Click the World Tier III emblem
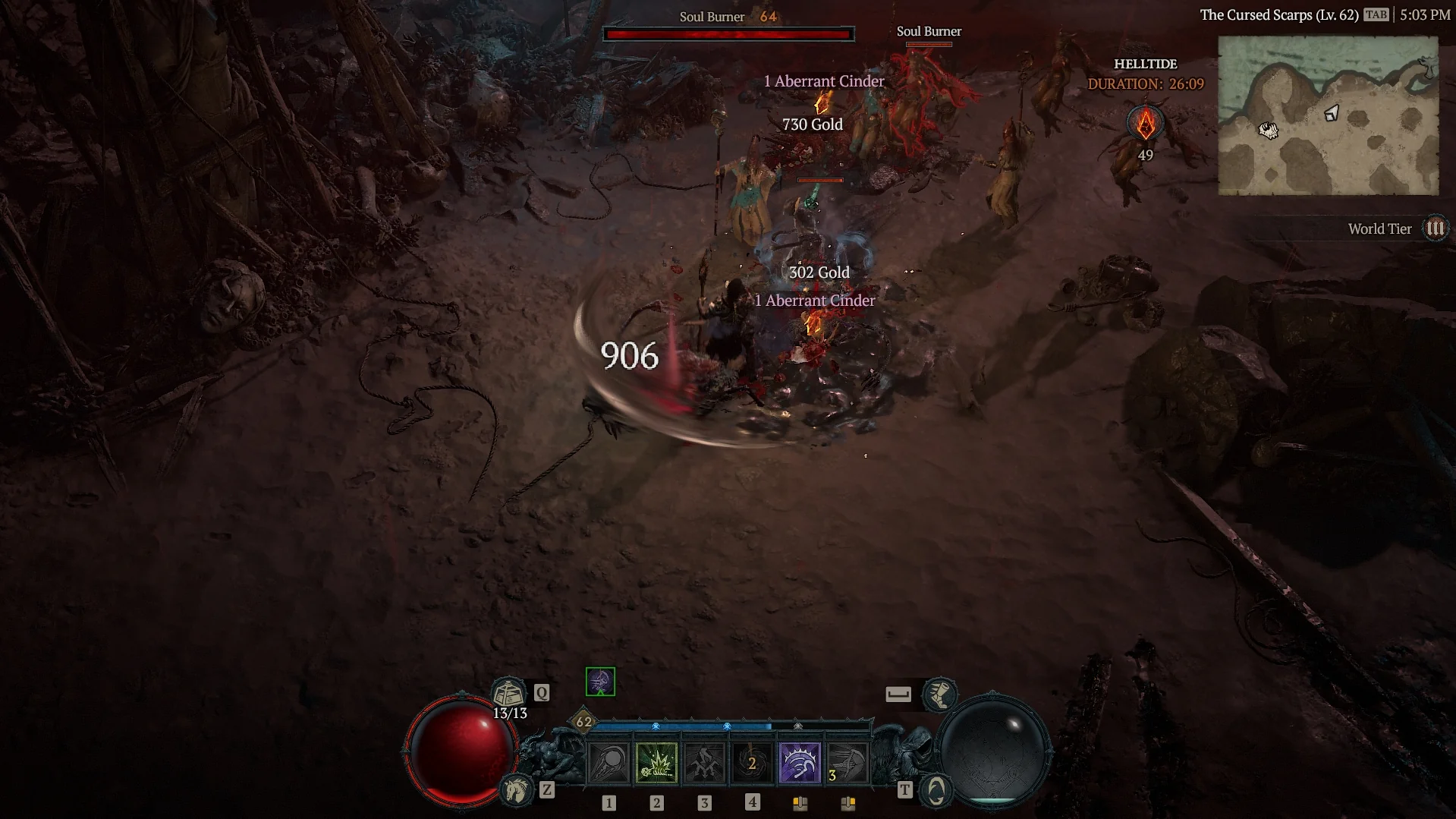 1435,228
